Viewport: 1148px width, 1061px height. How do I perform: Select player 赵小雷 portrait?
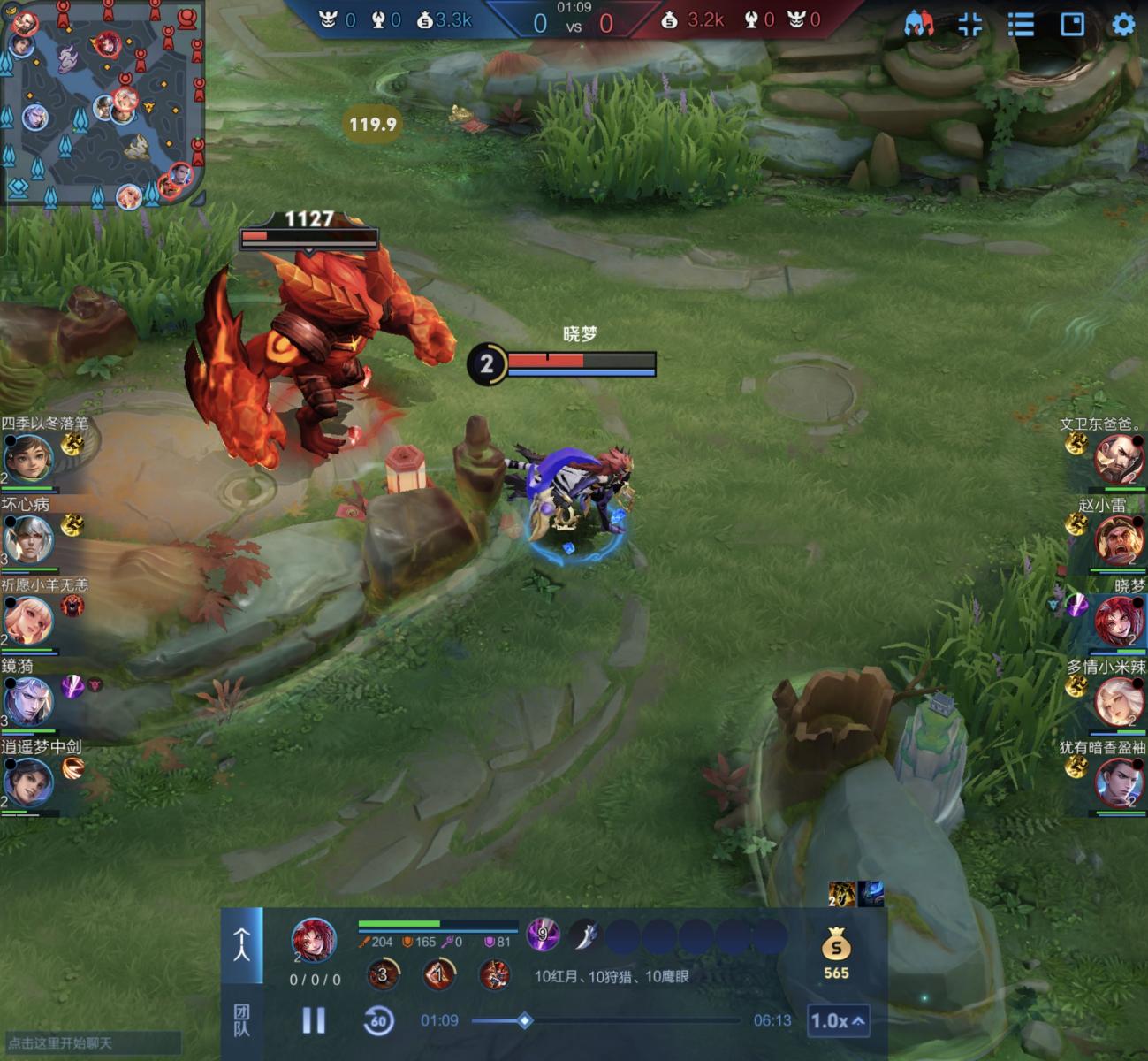(x=1119, y=538)
